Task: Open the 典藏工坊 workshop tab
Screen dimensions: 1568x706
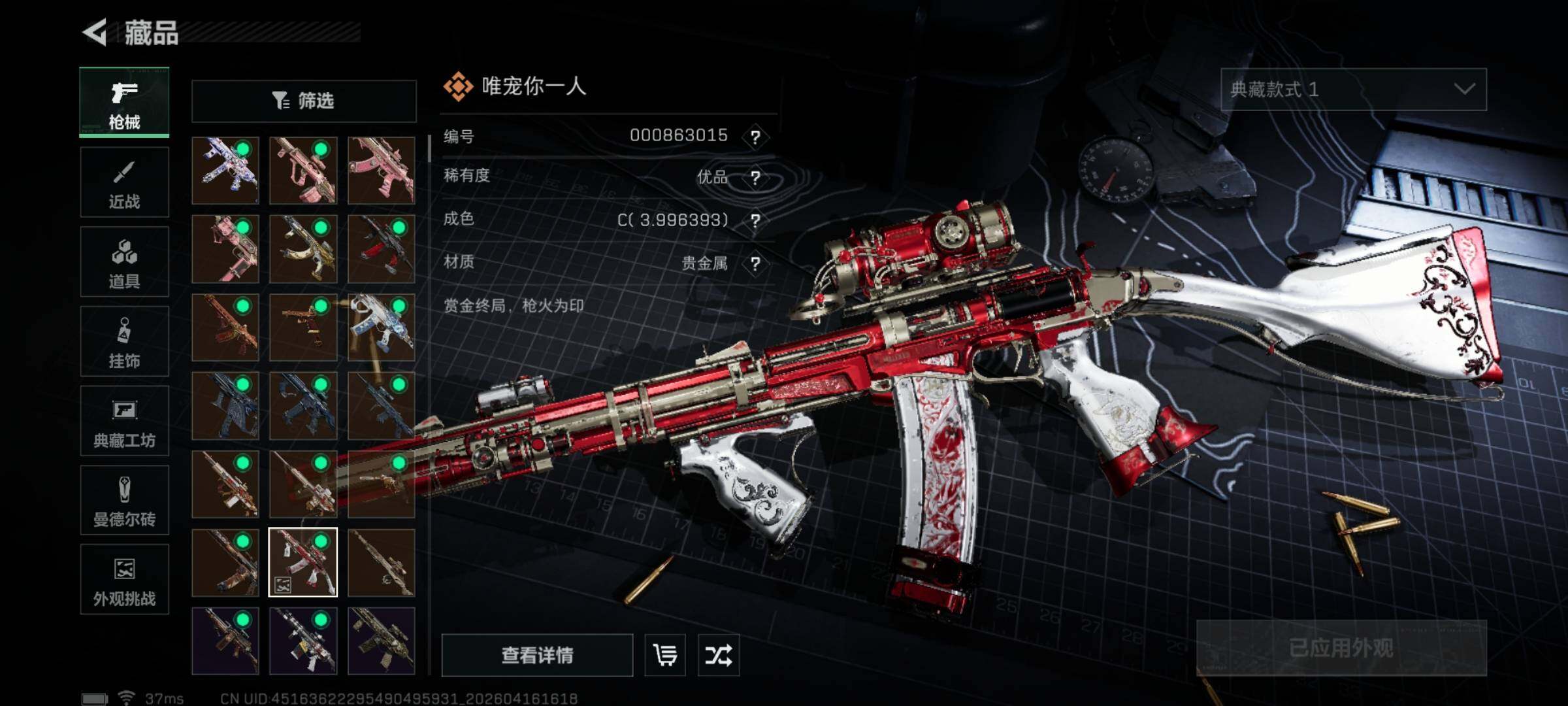Action: click(x=124, y=421)
